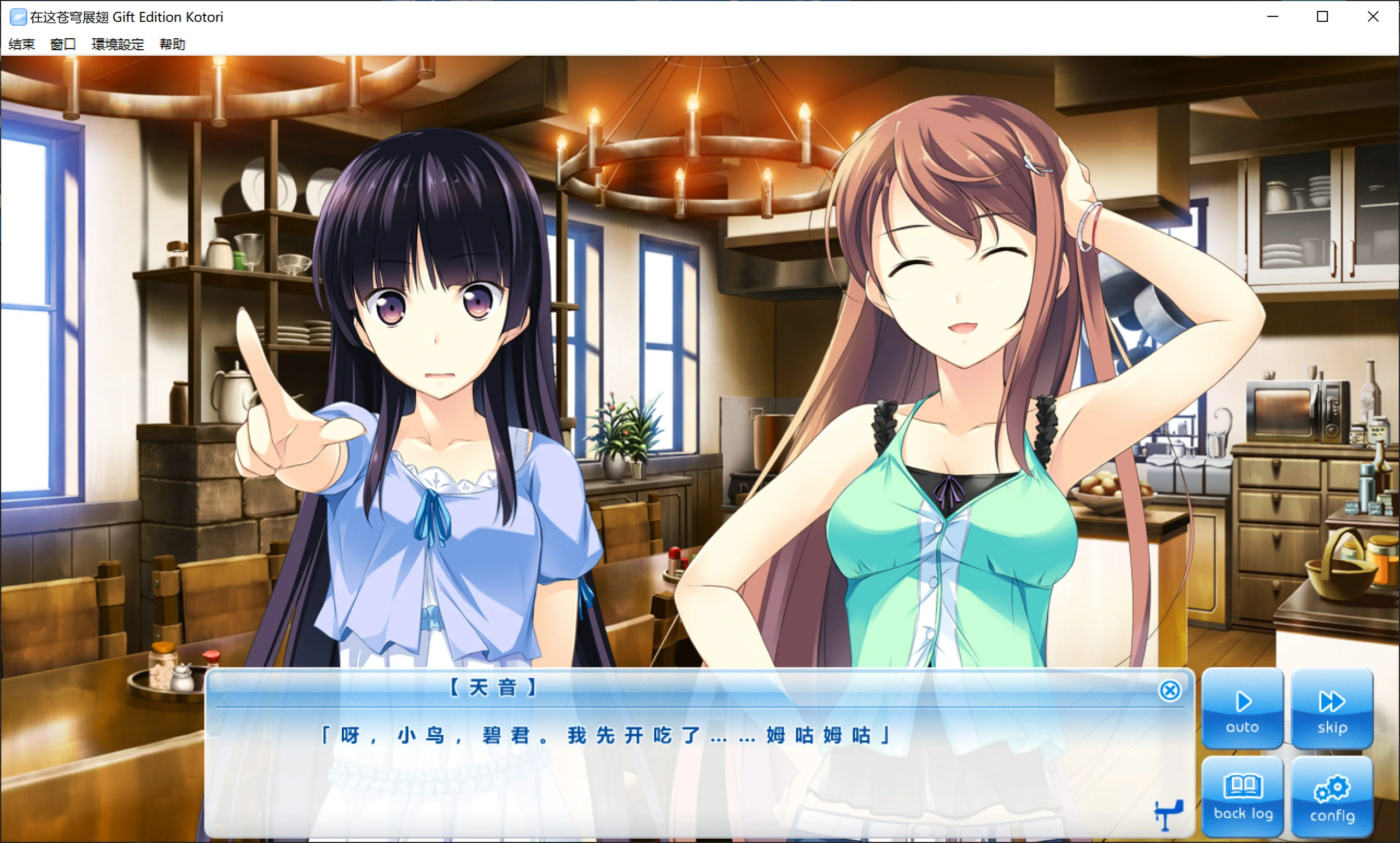
Task: Maximize the game window
Action: tap(1322, 16)
